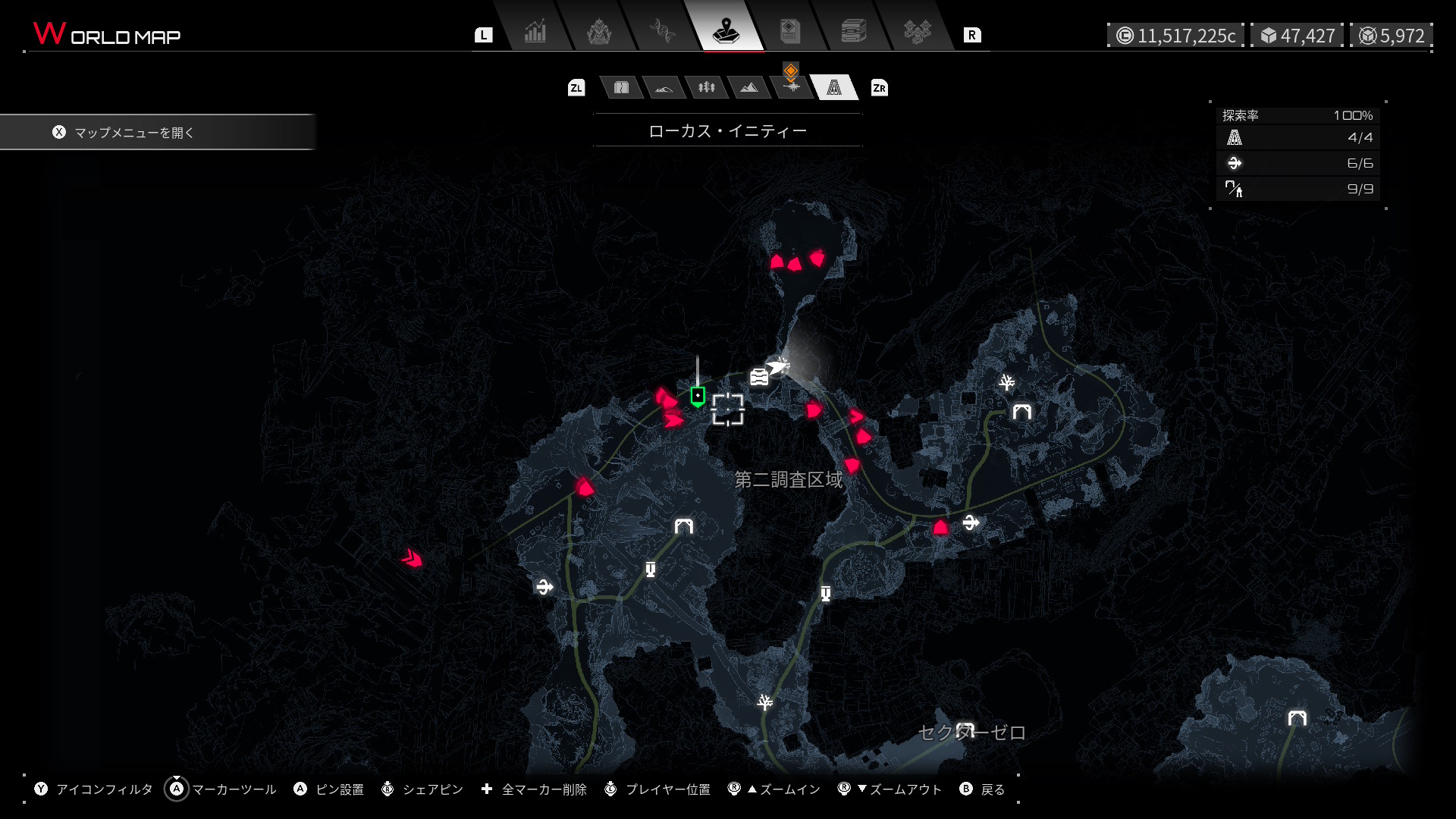Select the lone red marker far left
1456x819 pixels.
pos(412,559)
